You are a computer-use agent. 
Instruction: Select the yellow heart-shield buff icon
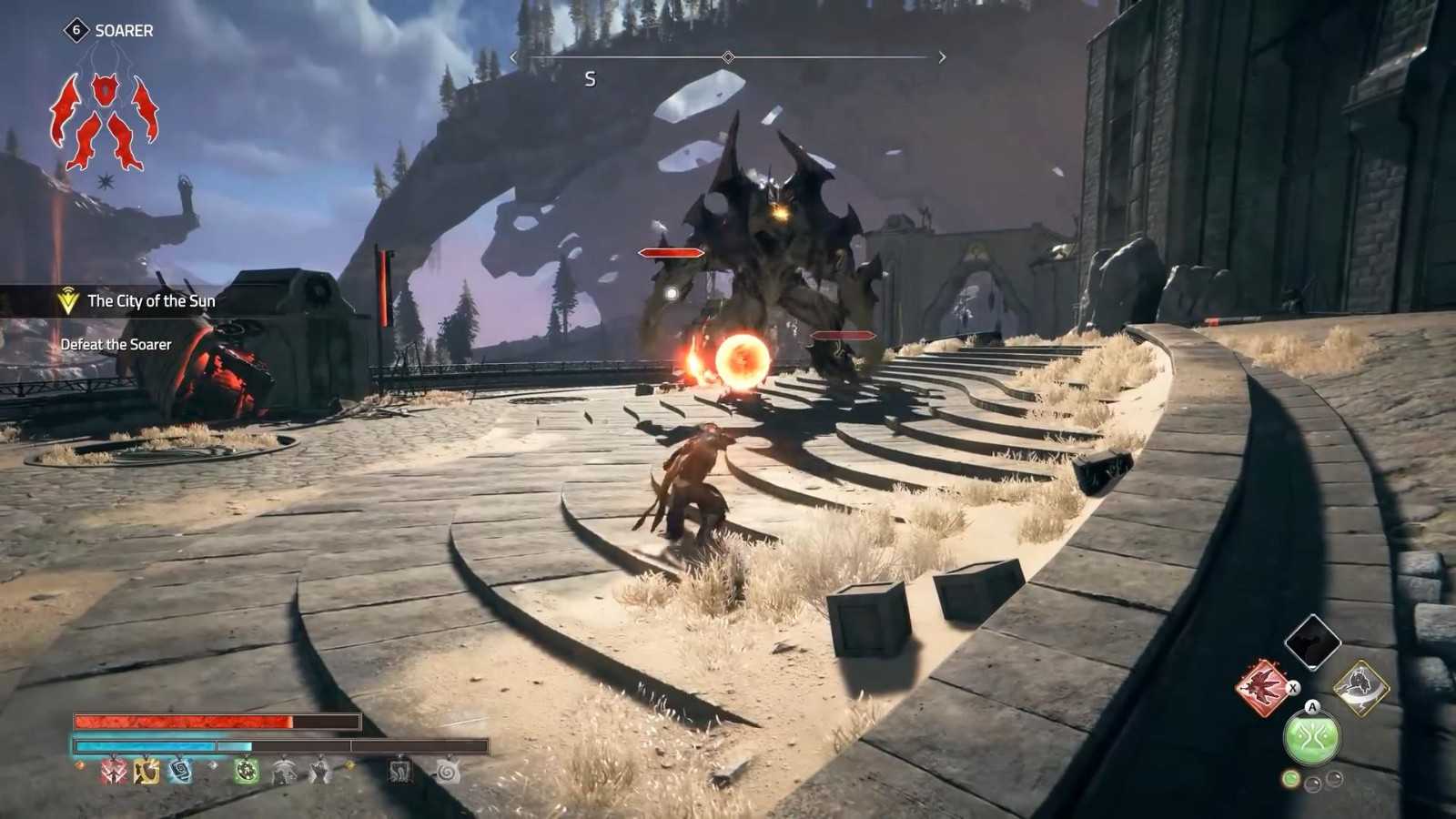click(147, 771)
